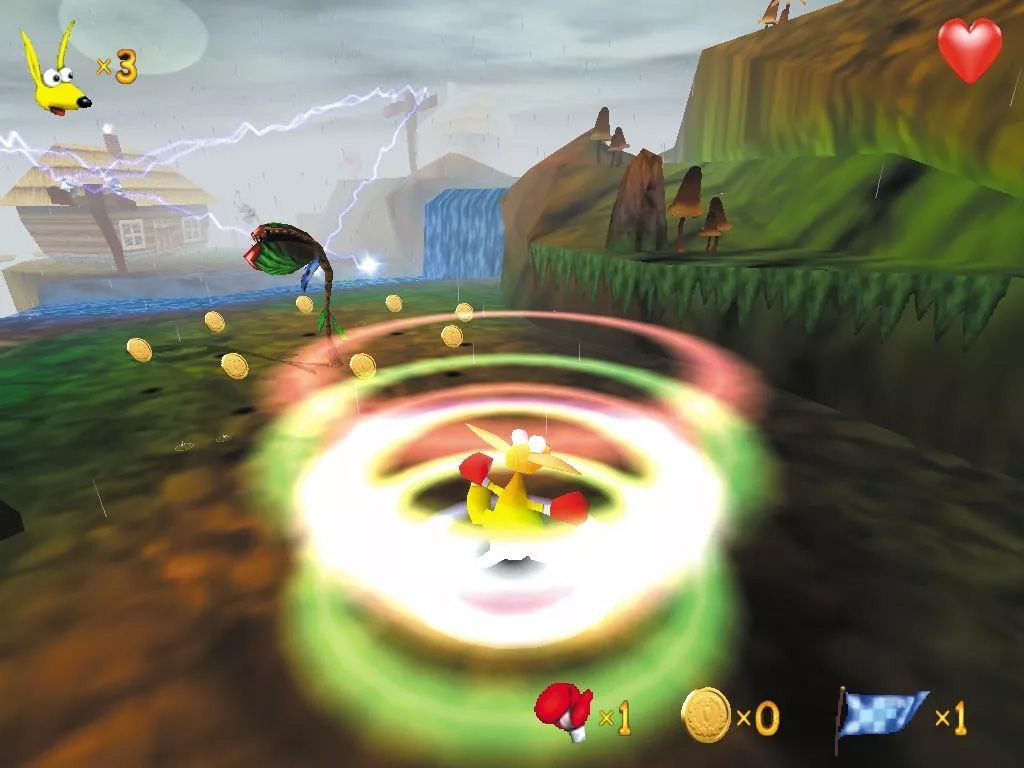This screenshot has height=768, width=1024.
Task: Select the red boxing glove icon
Action: pos(563,711)
